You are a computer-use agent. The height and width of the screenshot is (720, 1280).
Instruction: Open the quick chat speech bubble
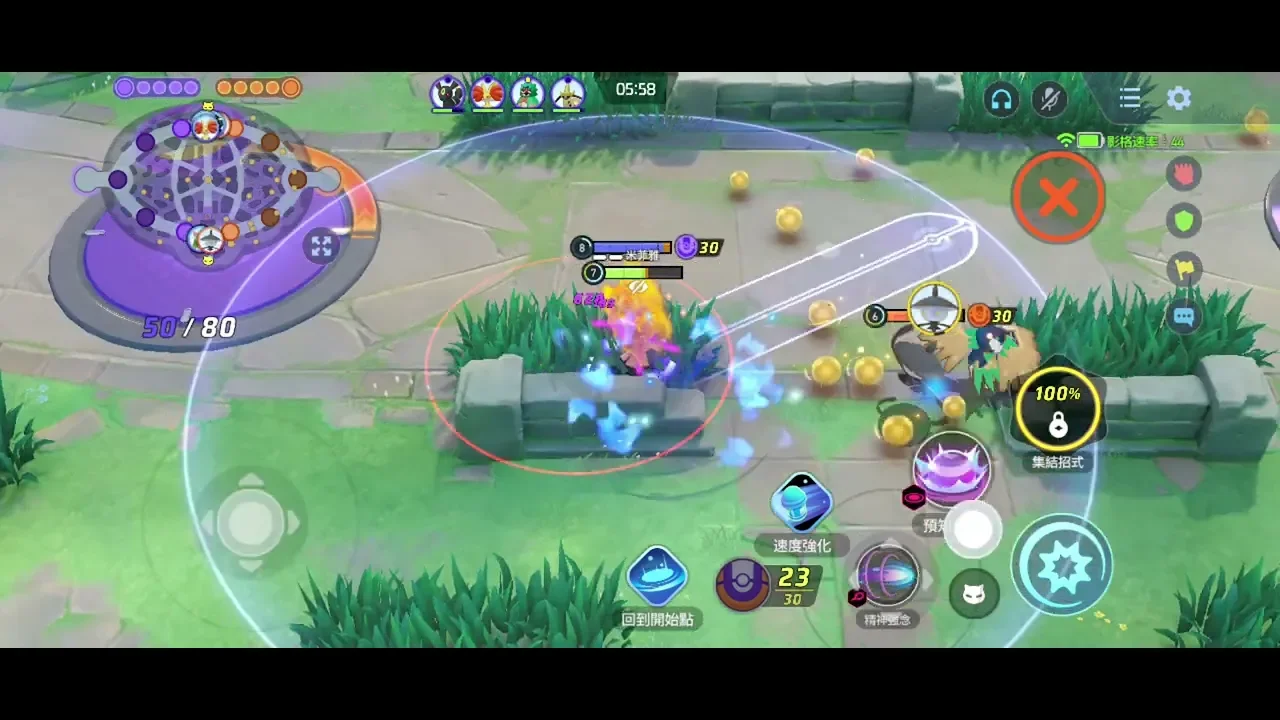(1185, 317)
